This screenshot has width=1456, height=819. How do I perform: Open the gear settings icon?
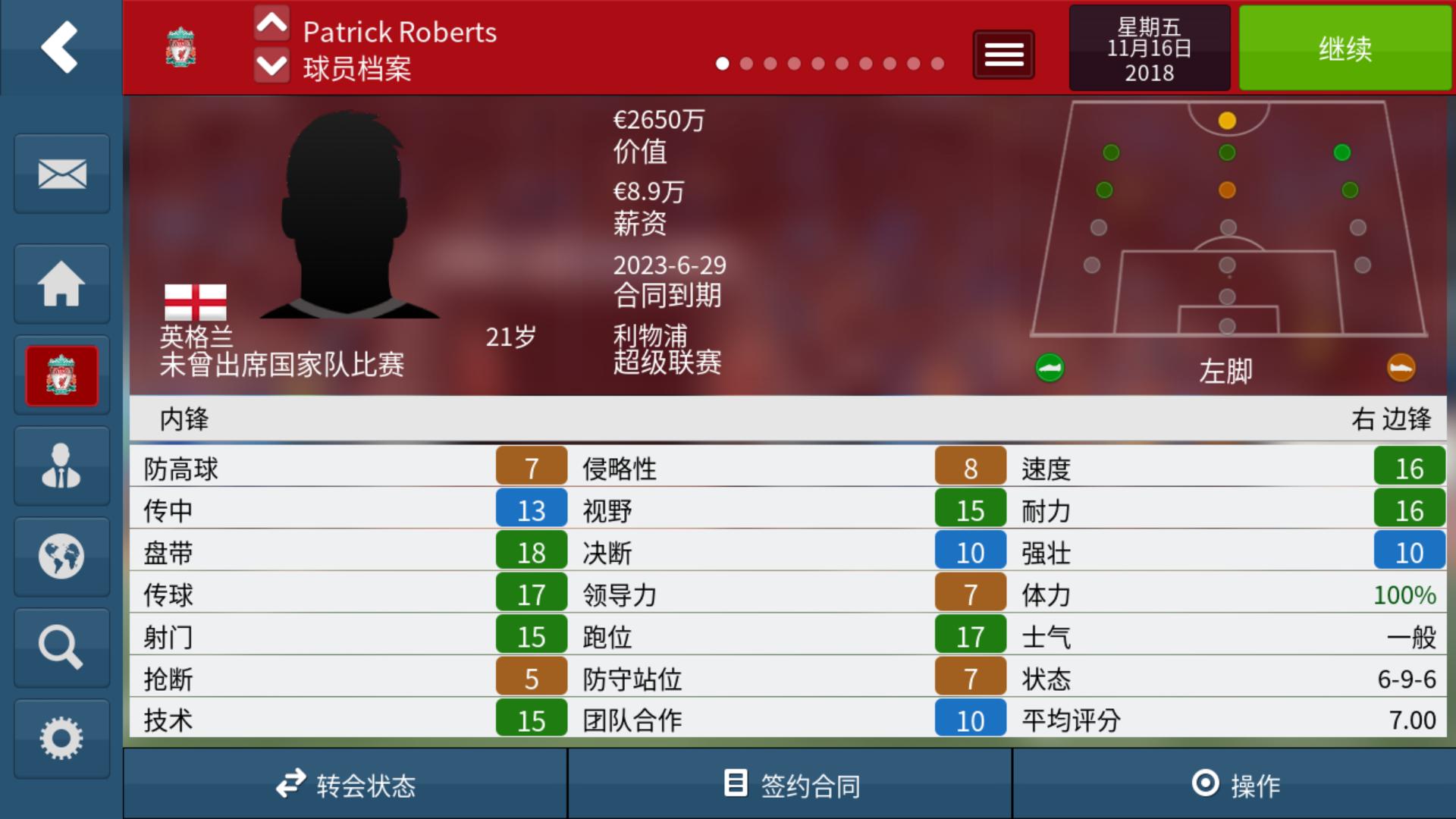61,739
